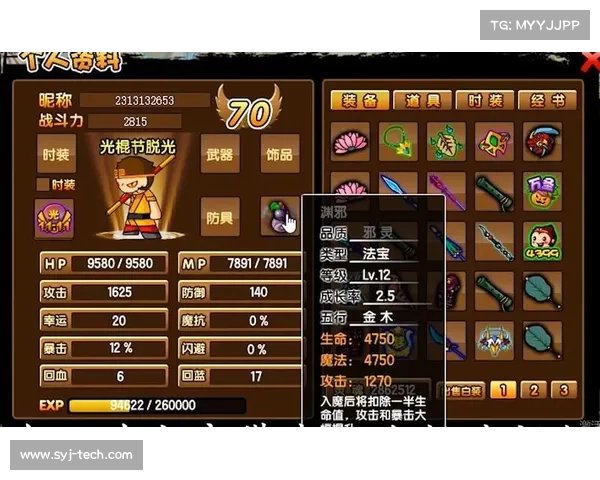The width and height of the screenshot is (600, 480).
Task: Select the colorful winged helmet item
Action: coord(495,341)
